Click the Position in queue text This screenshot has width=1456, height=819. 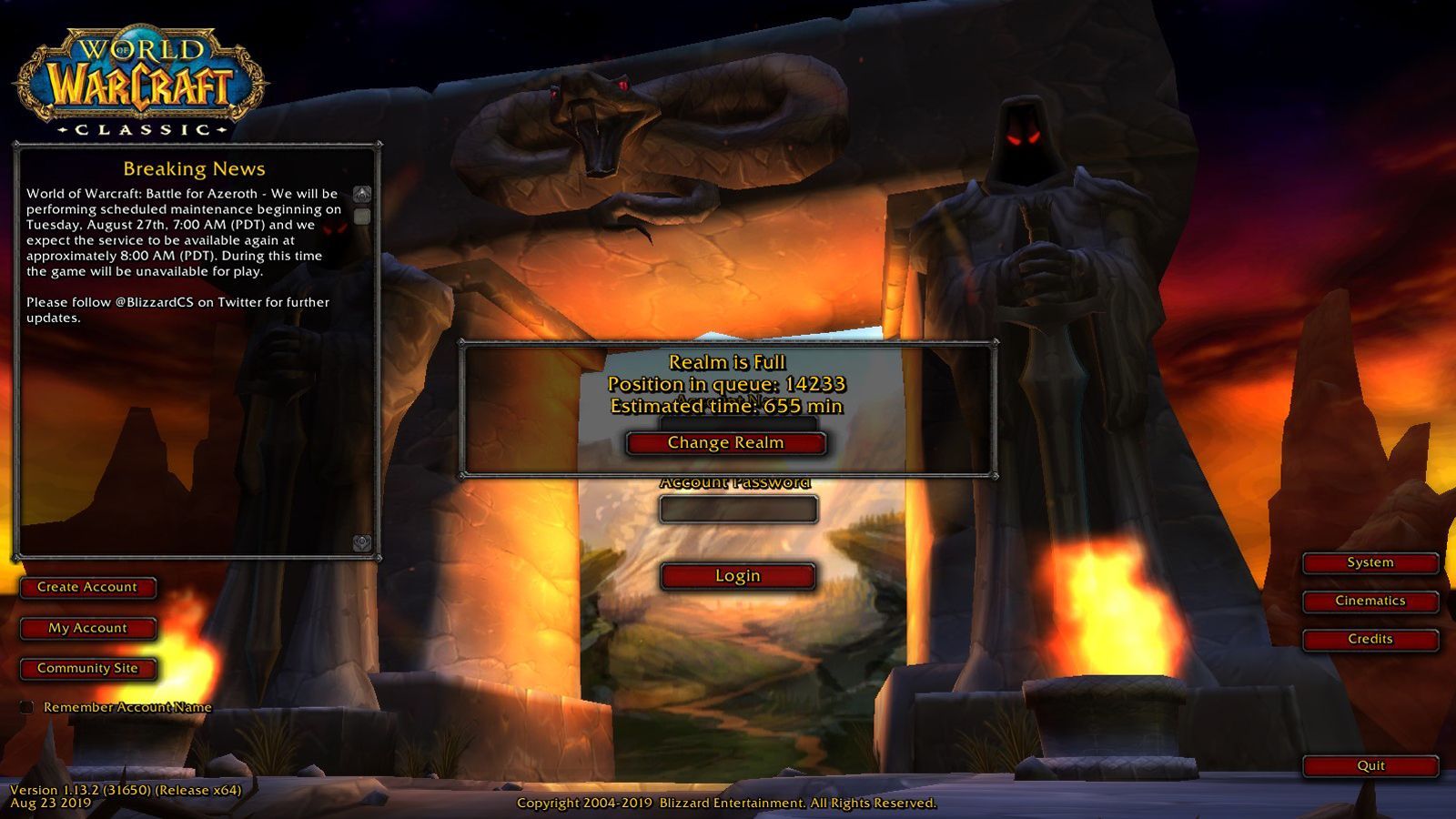coord(725,384)
